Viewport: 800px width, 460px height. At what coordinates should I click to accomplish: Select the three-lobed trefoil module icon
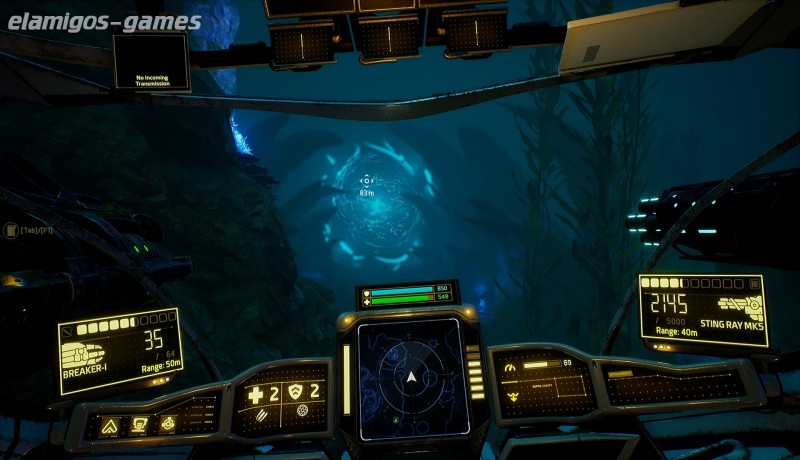167,423
